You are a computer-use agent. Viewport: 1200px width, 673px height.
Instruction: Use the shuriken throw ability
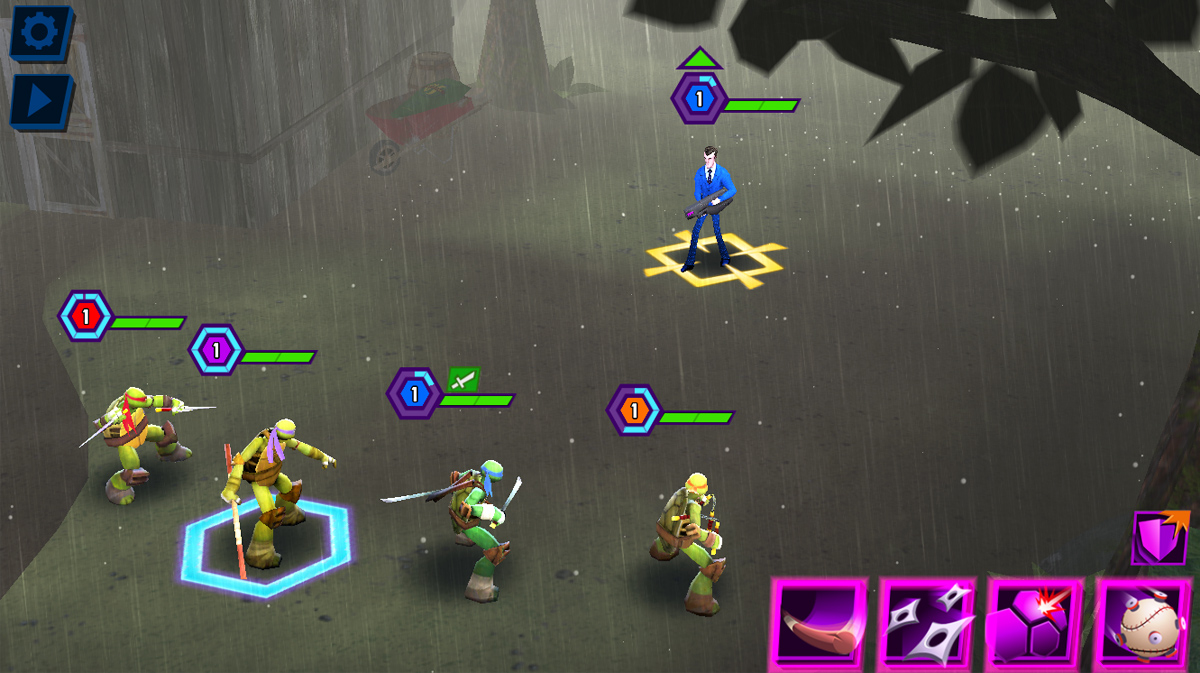pyautogui.click(x=928, y=622)
